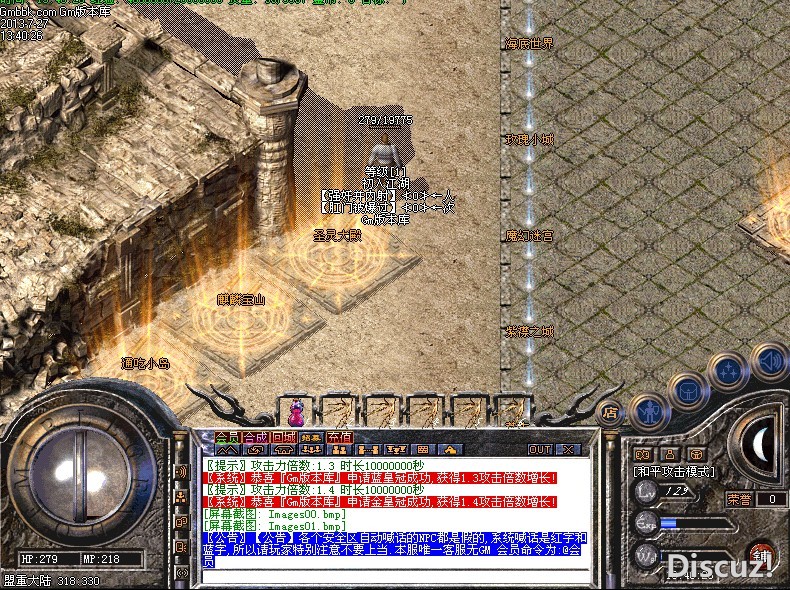The width and height of the screenshot is (790, 590).
Task: Toggle the 和平攻击模式 attack mode label
Action: pyautogui.click(x=672, y=470)
